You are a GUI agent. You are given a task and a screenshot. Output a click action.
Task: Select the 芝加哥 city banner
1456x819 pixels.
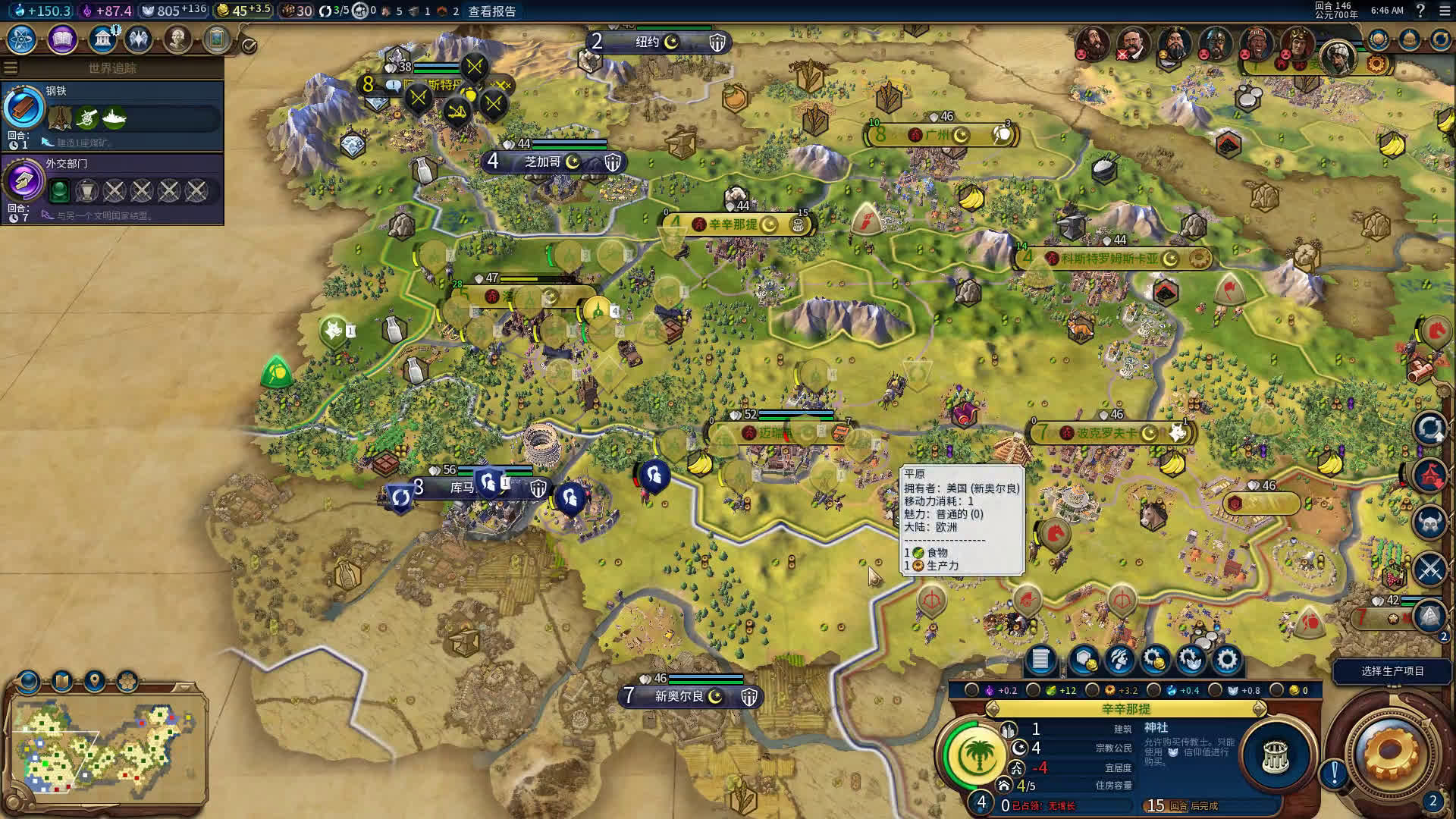point(543,162)
